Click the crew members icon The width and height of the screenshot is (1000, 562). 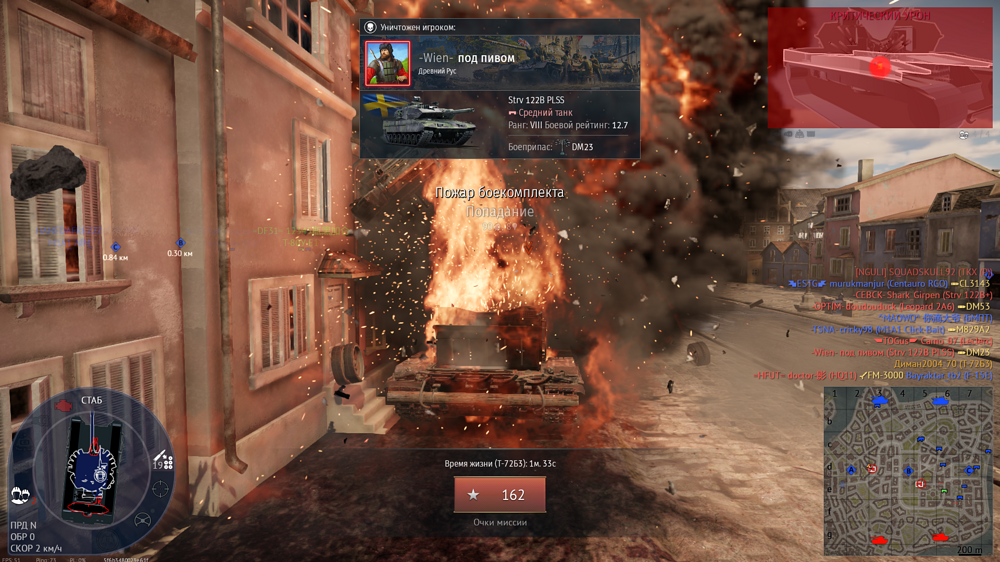point(19,495)
